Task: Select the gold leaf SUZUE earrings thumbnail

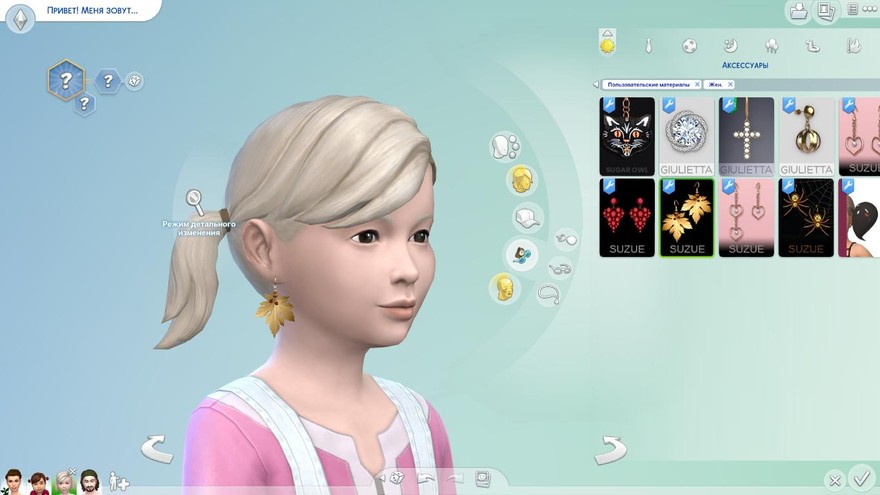Action: [686, 217]
